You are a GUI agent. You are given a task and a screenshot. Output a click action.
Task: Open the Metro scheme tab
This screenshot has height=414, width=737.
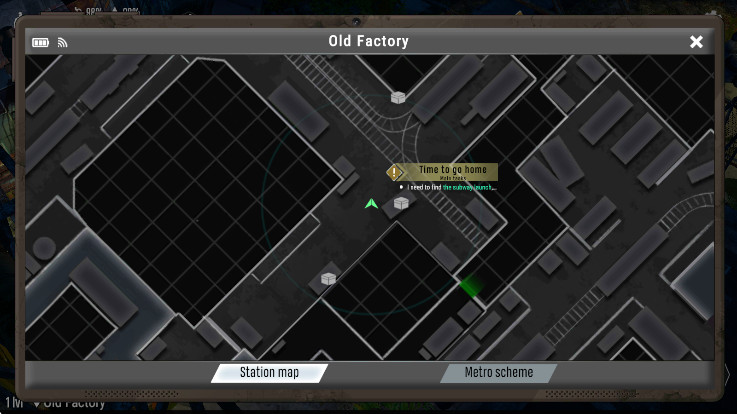tap(499, 373)
